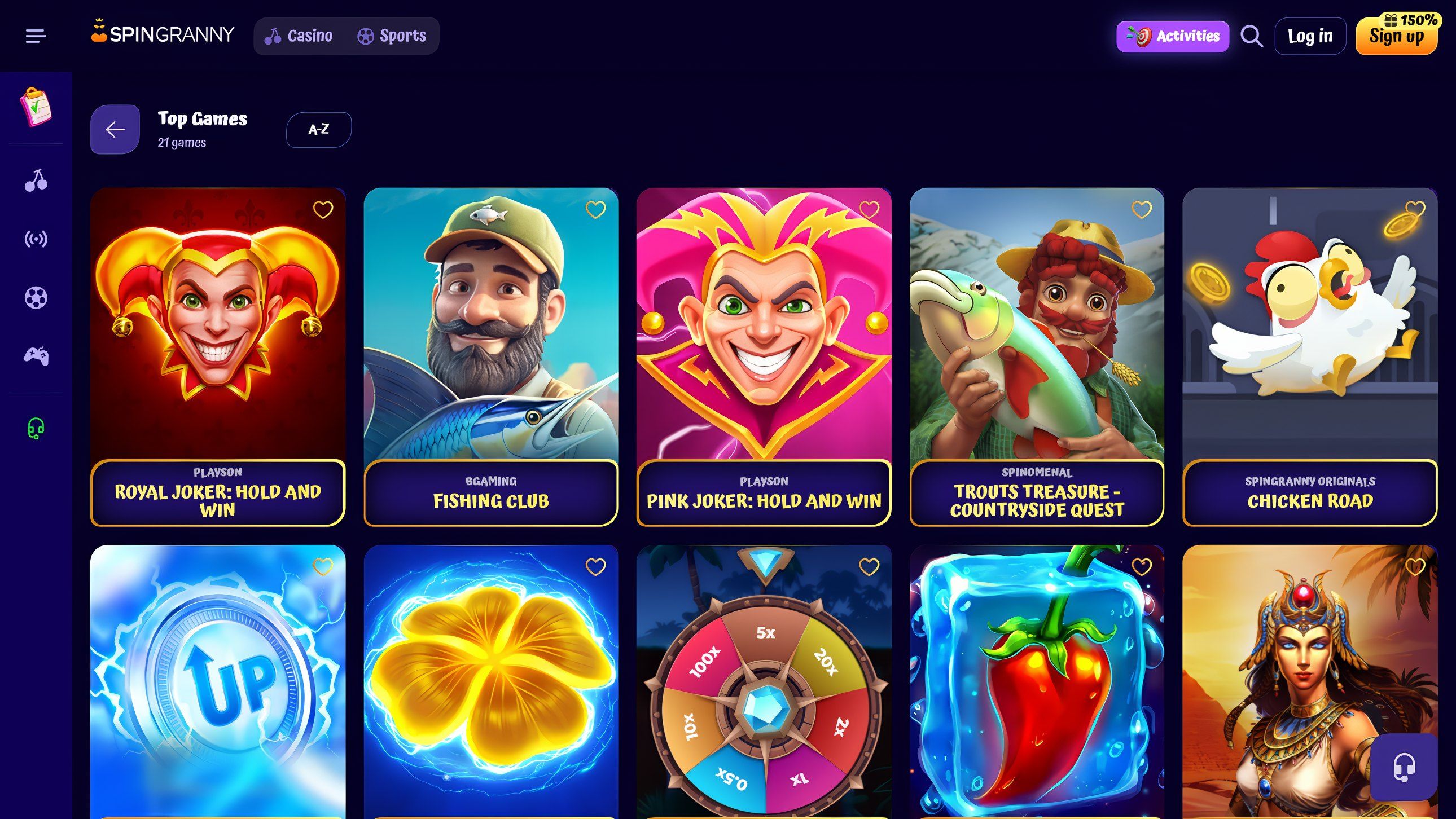Open the hamburger menu icon
1456x819 pixels.
[36, 36]
